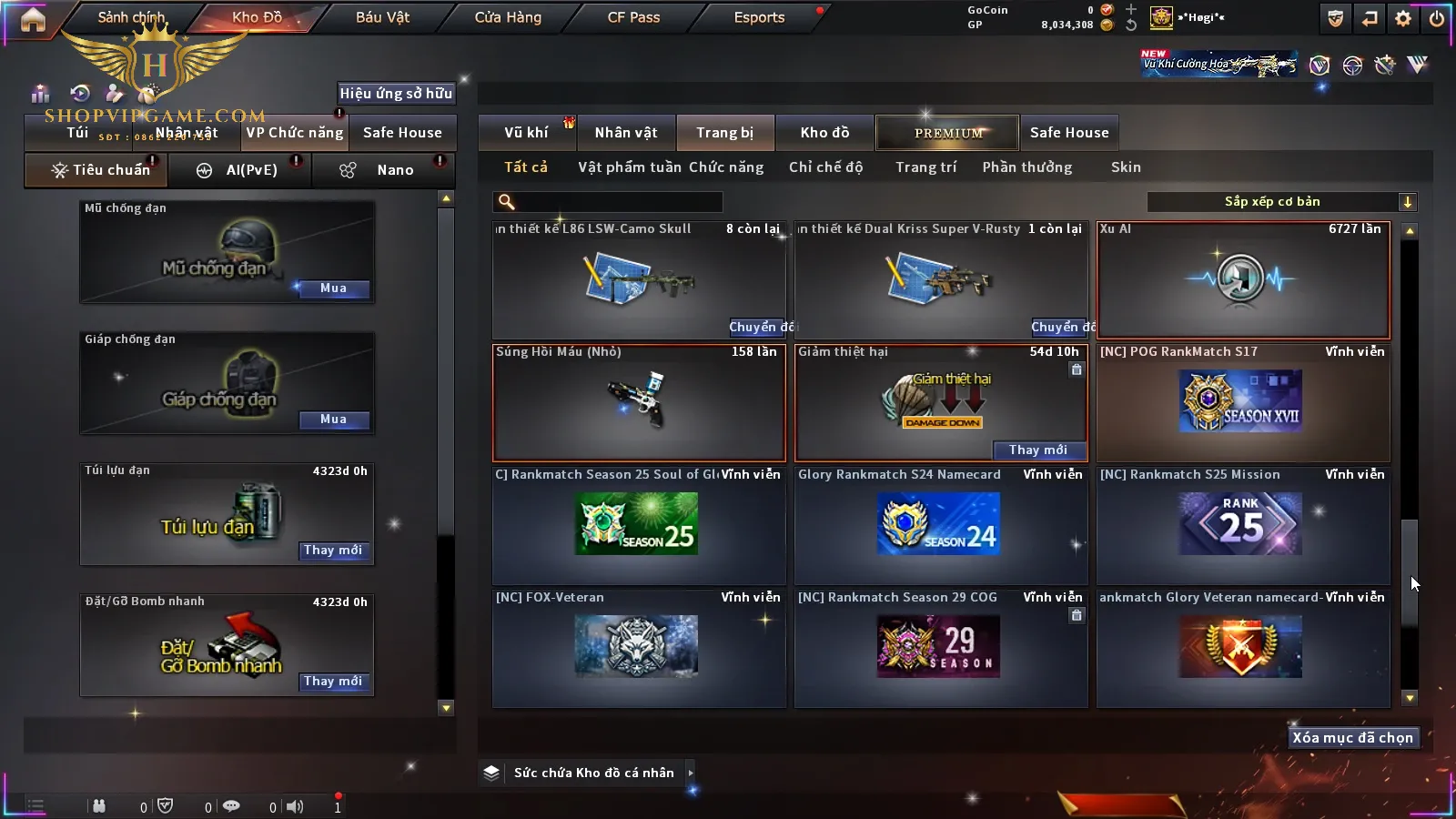Screen dimensions: 1456x819
Task: Renew the Giảm thiệt hại item
Action: (x=1038, y=450)
